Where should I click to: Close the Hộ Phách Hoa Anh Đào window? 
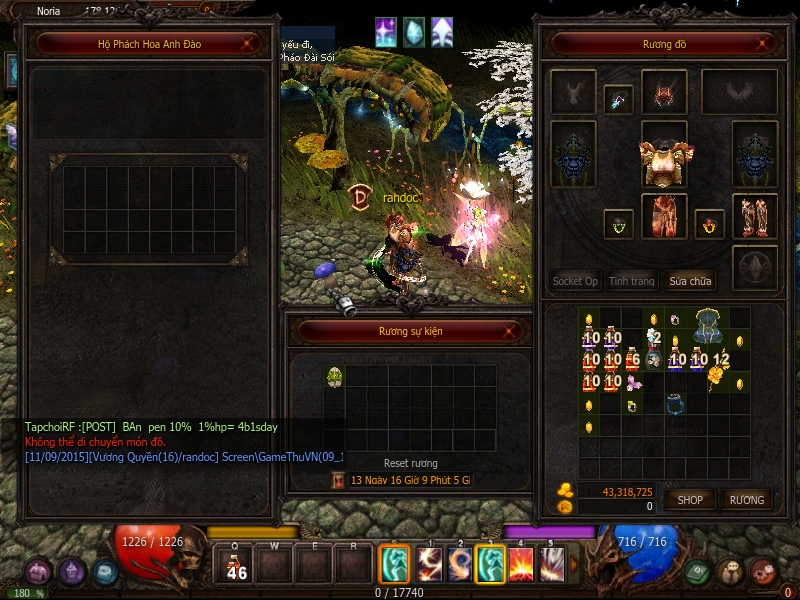(249, 44)
